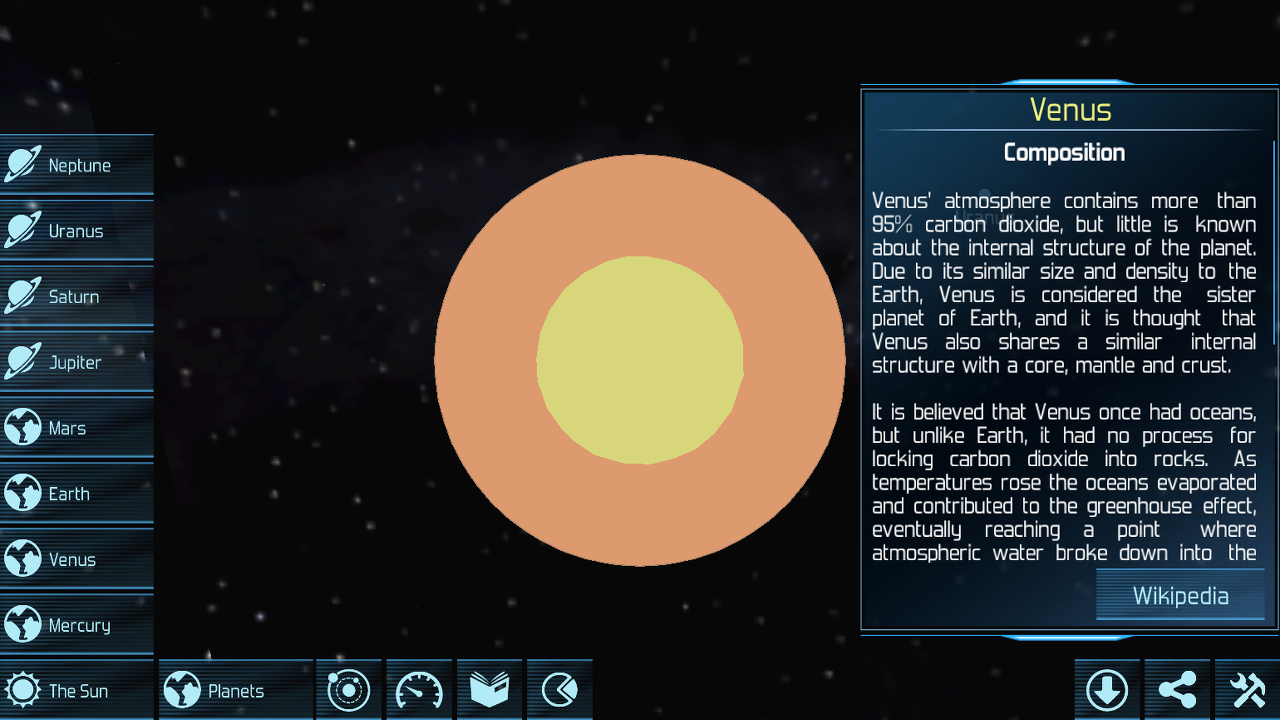This screenshot has width=1280, height=720.
Task: Open the Planets category button
Action: [235, 689]
